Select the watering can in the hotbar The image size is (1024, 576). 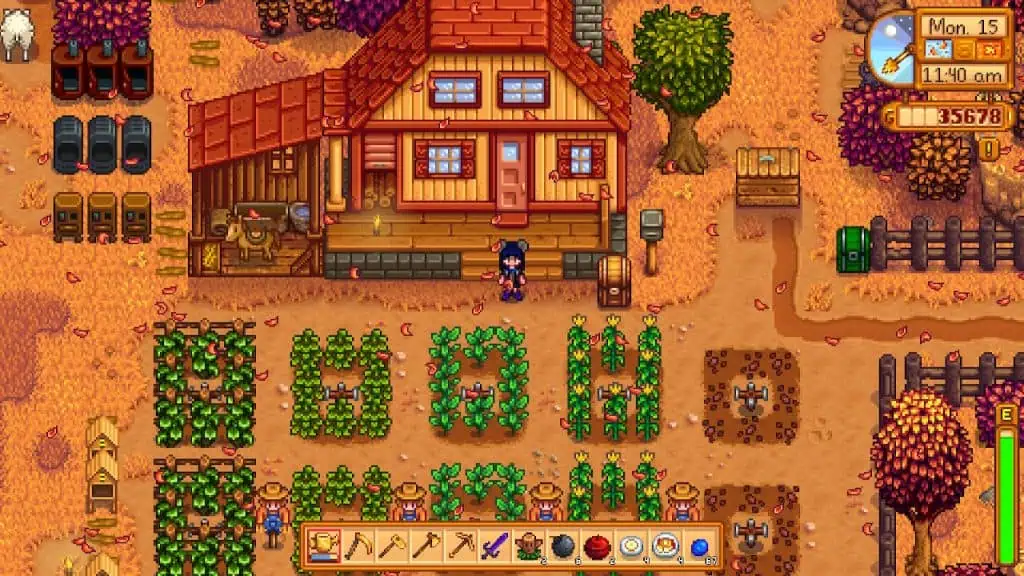[x=324, y=546]
